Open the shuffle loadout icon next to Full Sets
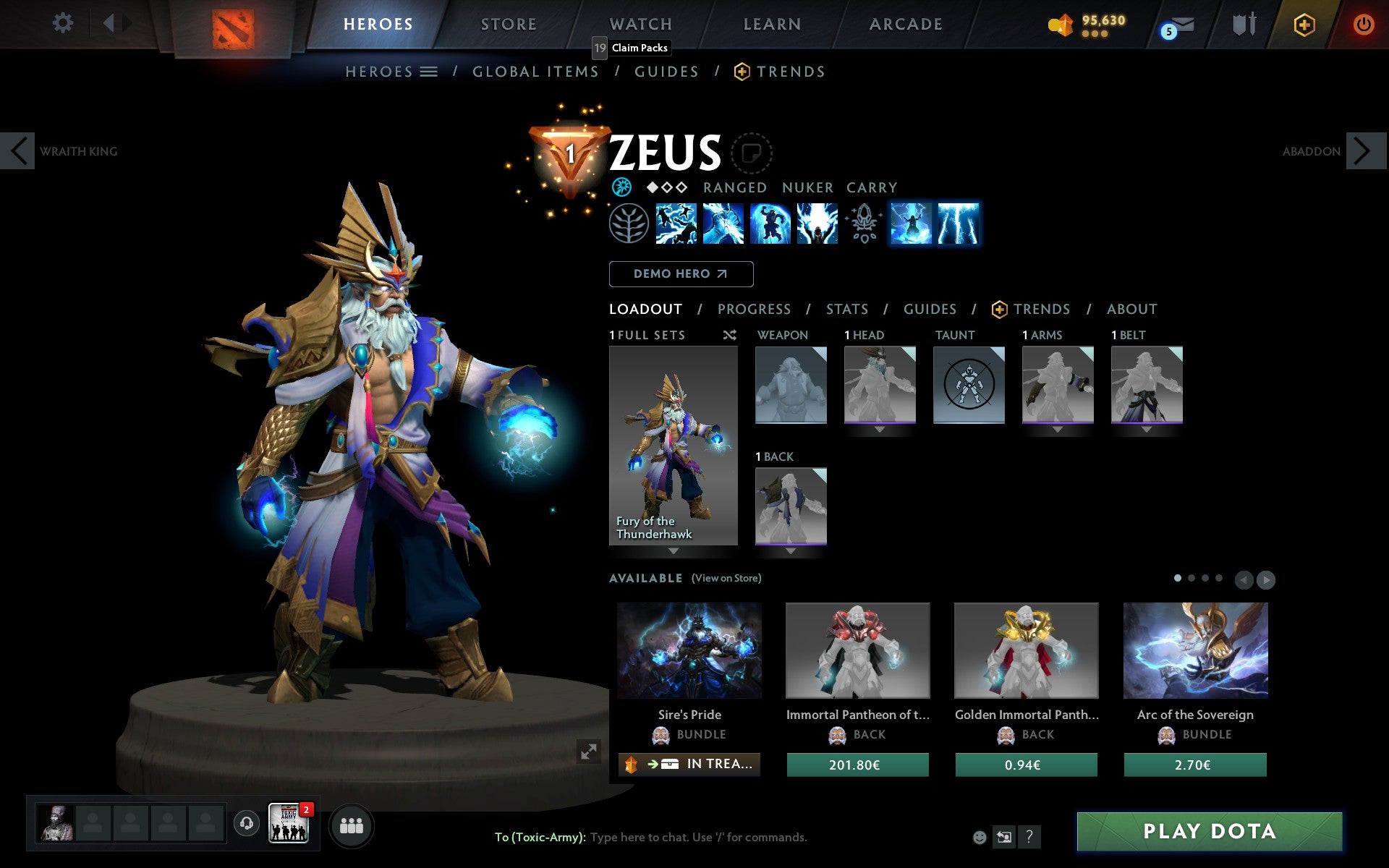Screen dimensions: 1389x868 click(x=729, y=335)
